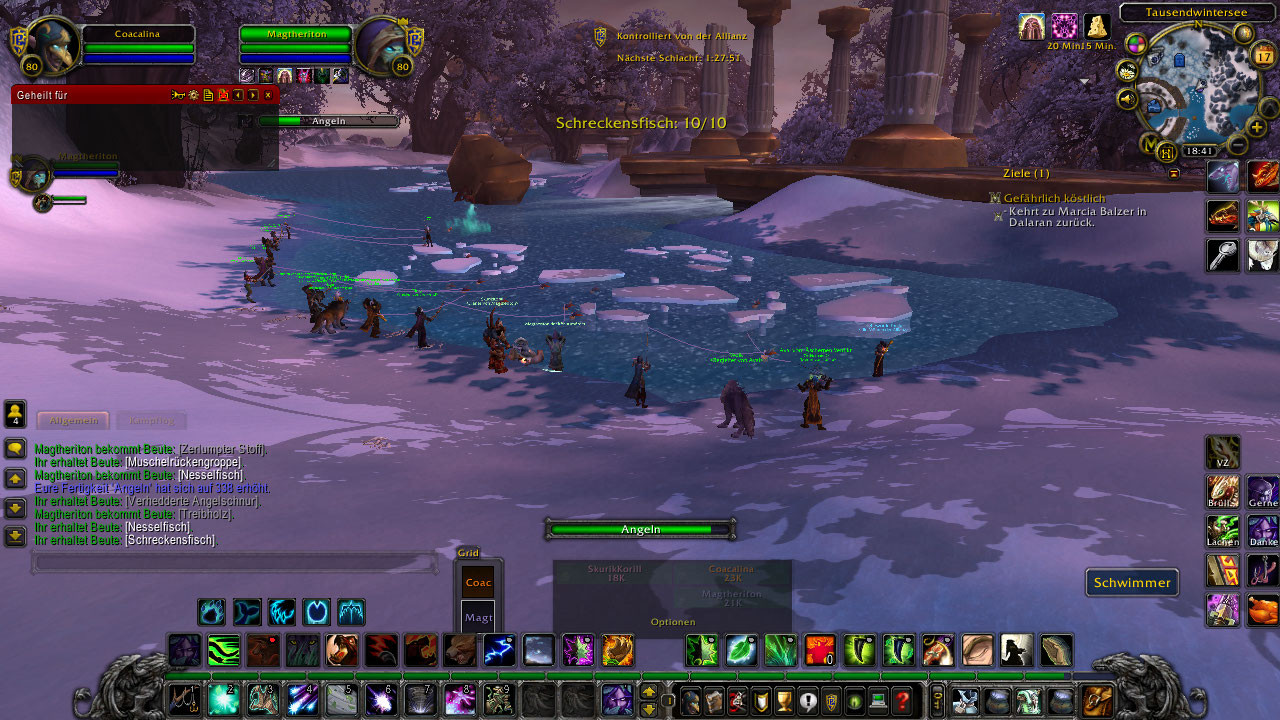Switch to the Allgemein chat tab
1280x720 pixels.
click(72, 421)
